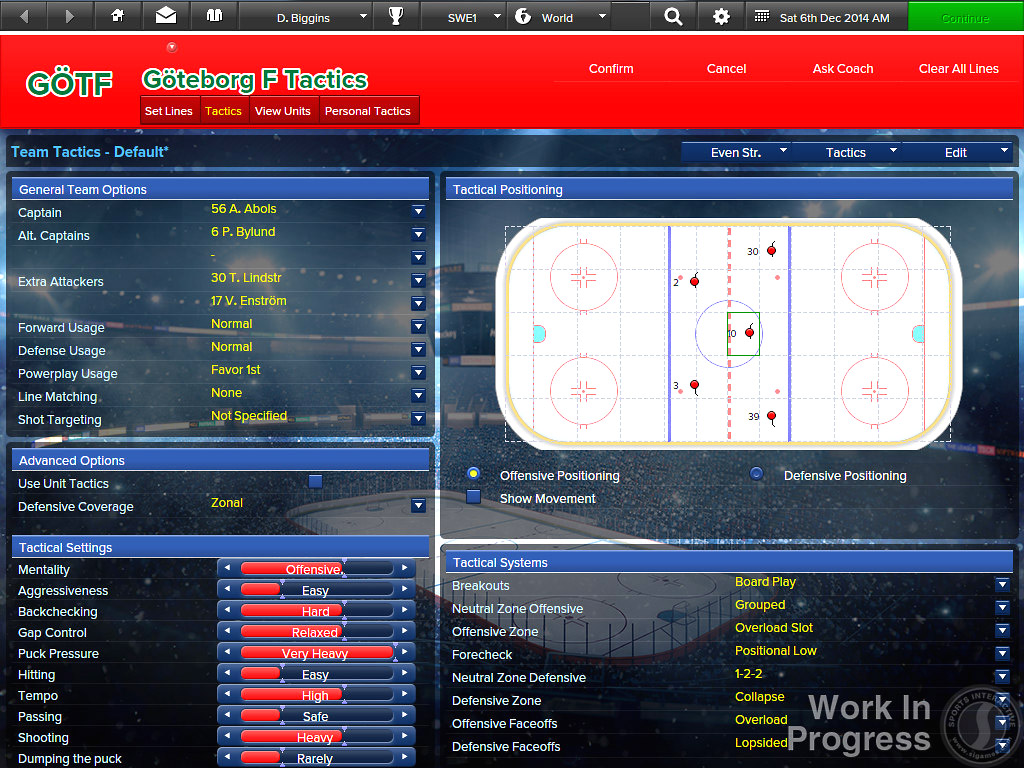Switch to the Set Lines tab
This screenshot has height=768, width=1024.
[168, 111]
